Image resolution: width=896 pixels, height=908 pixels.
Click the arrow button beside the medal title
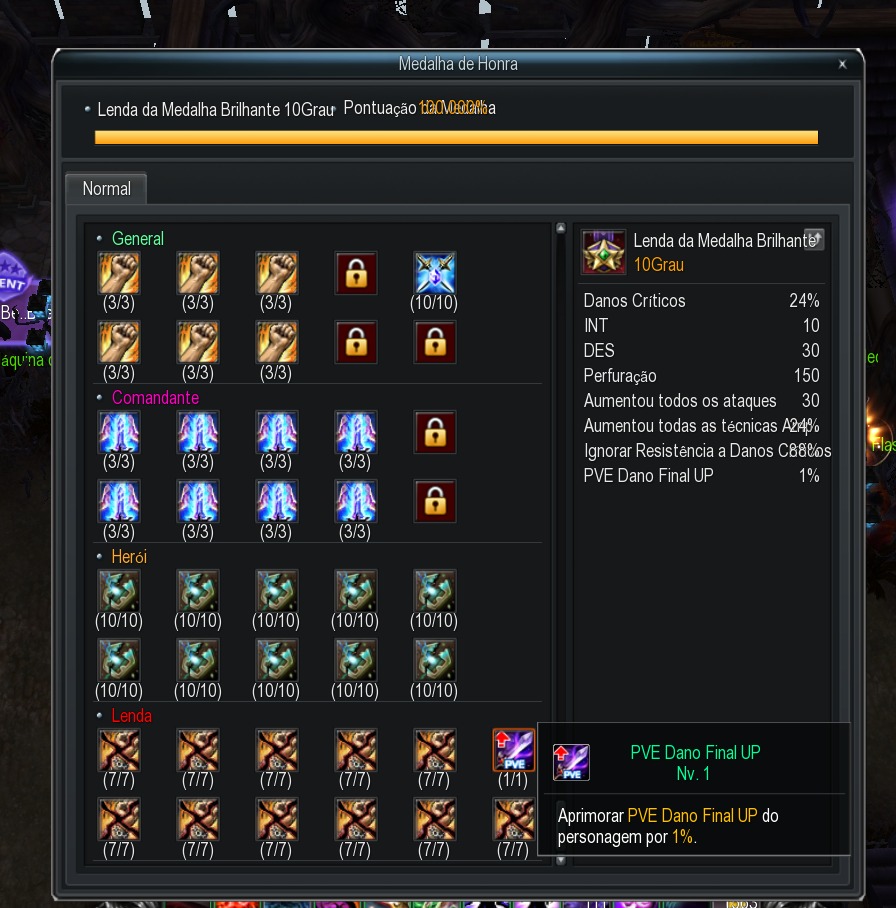(815, 239)
